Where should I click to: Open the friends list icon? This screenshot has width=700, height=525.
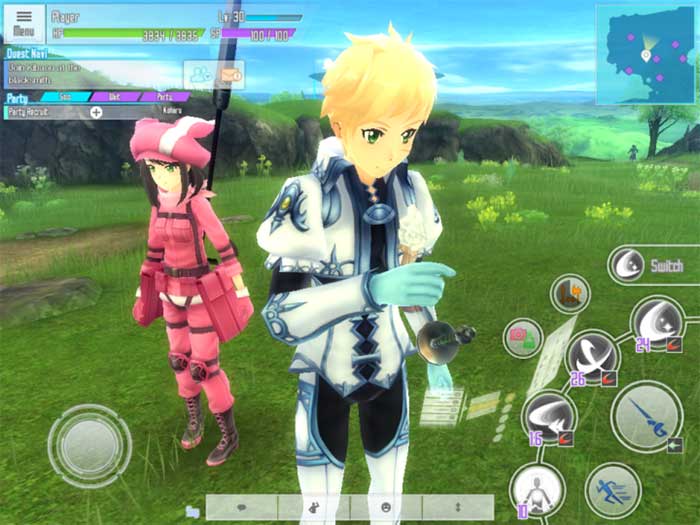[x=200, y=74]
